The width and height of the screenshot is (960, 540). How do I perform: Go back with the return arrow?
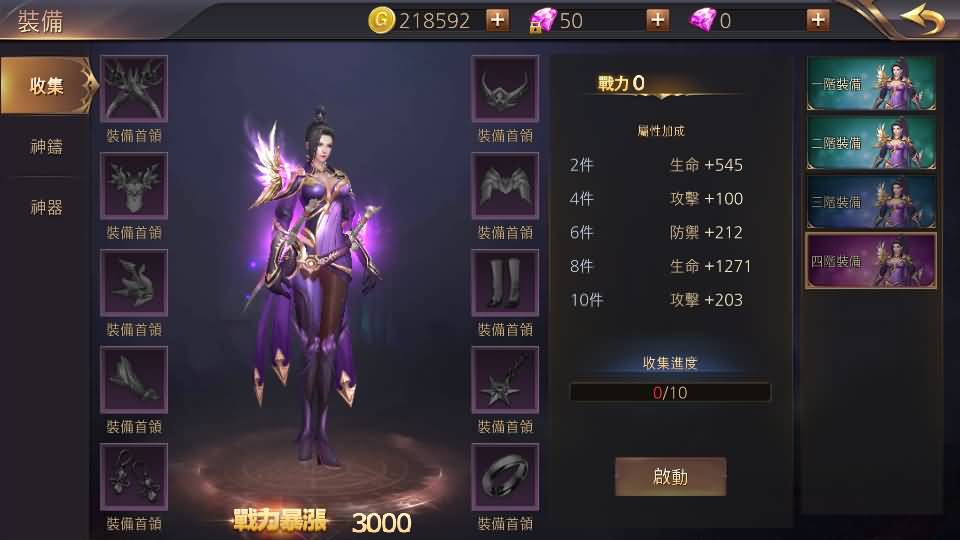click(921, 19)
